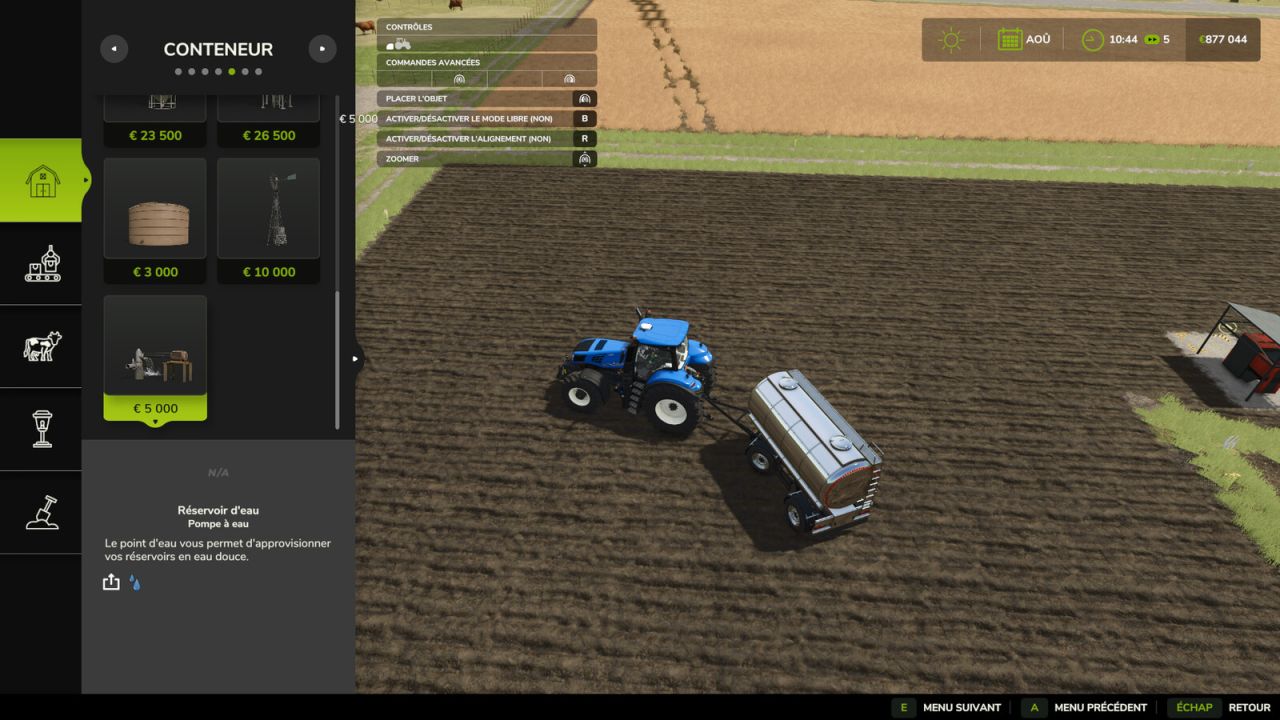1280x720 pixels.
Task: Select the landscaping shovel category icon
Action: [x=41, y=513]
